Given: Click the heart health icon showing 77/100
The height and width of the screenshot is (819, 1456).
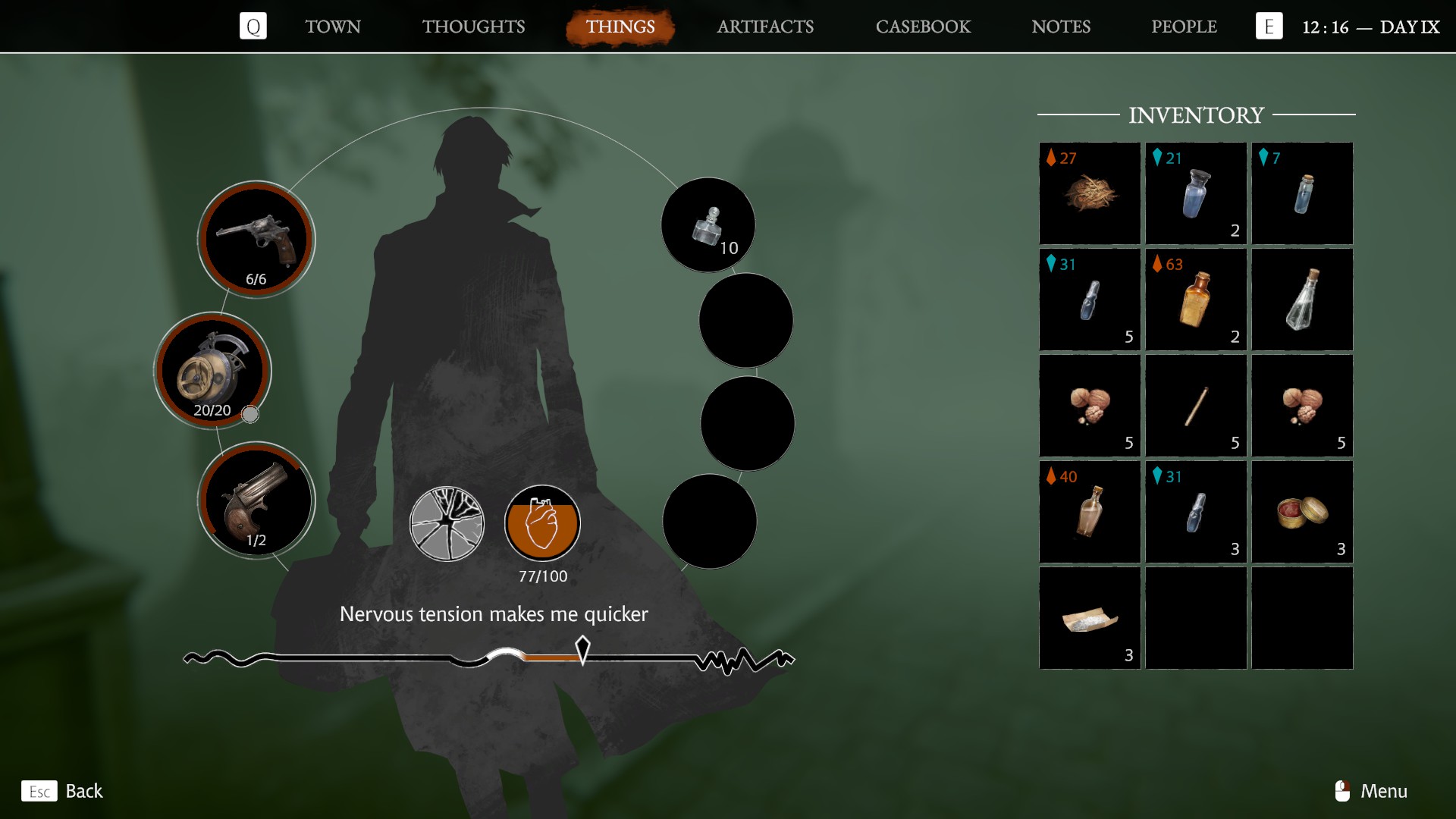Looking at the screenshot, I should pos(541,523).
